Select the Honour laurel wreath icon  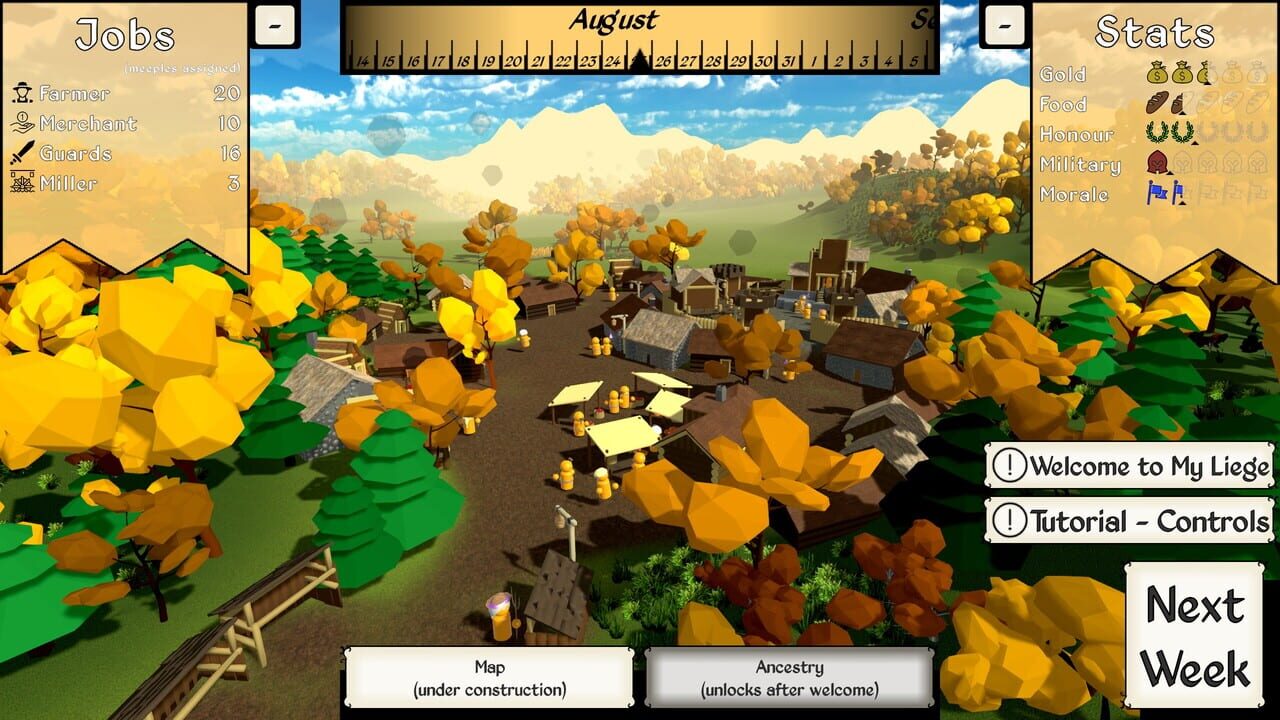tap(1158, 133)
